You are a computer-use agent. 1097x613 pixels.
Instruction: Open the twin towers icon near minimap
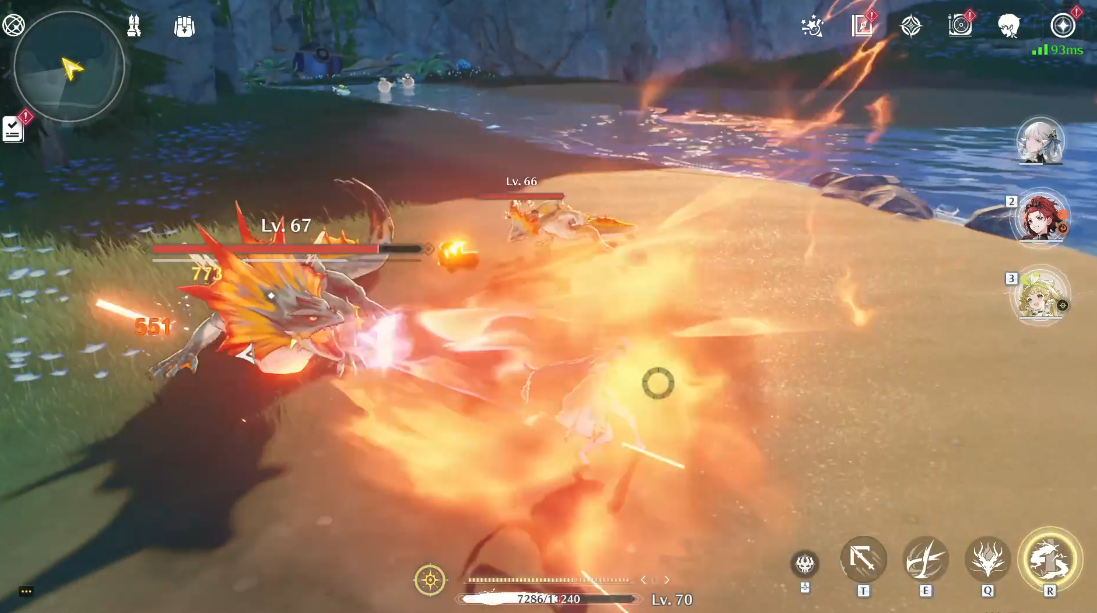point(133,27)
